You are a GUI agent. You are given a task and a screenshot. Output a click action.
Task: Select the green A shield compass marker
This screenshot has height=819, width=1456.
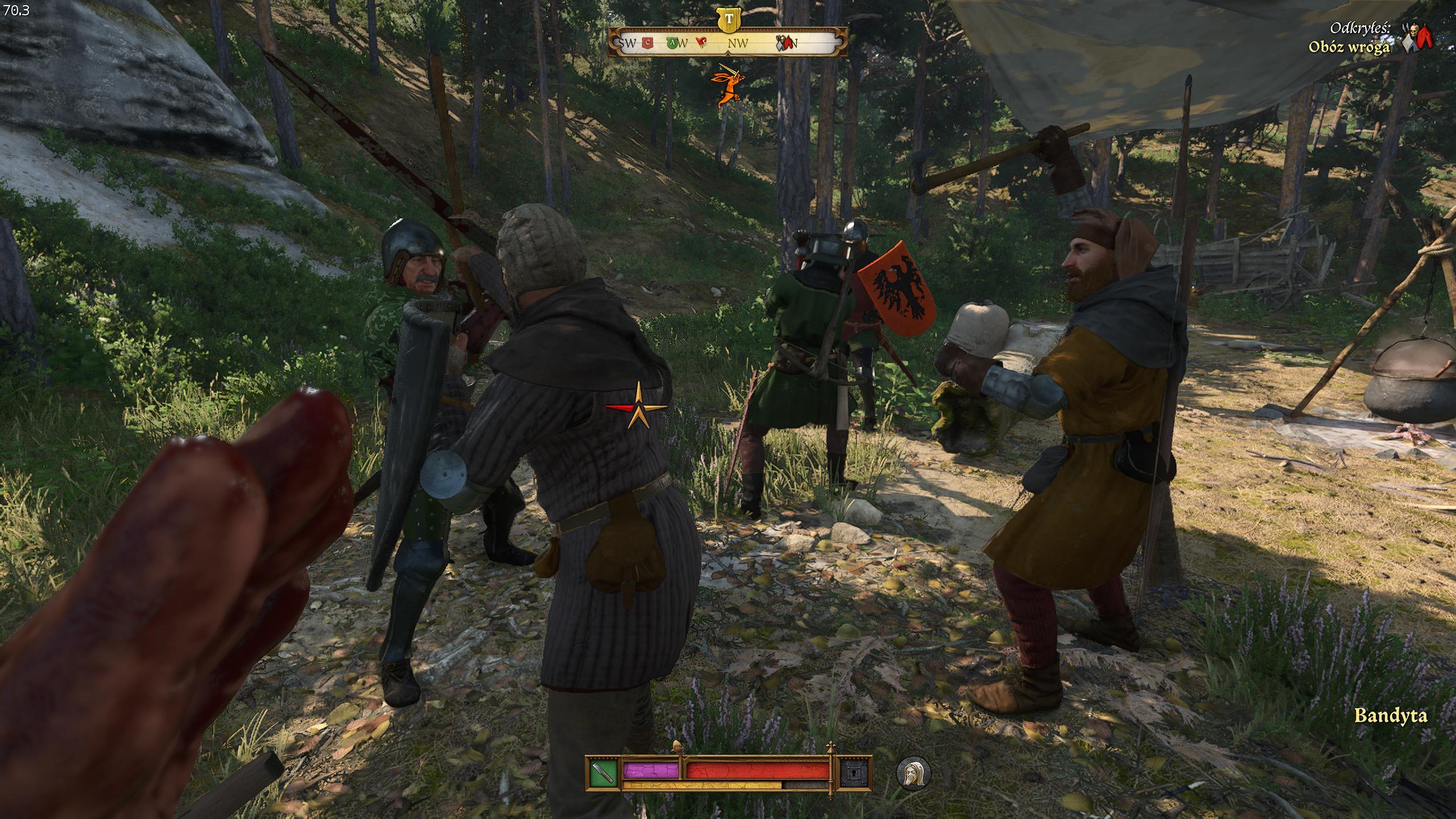point(671,42)
